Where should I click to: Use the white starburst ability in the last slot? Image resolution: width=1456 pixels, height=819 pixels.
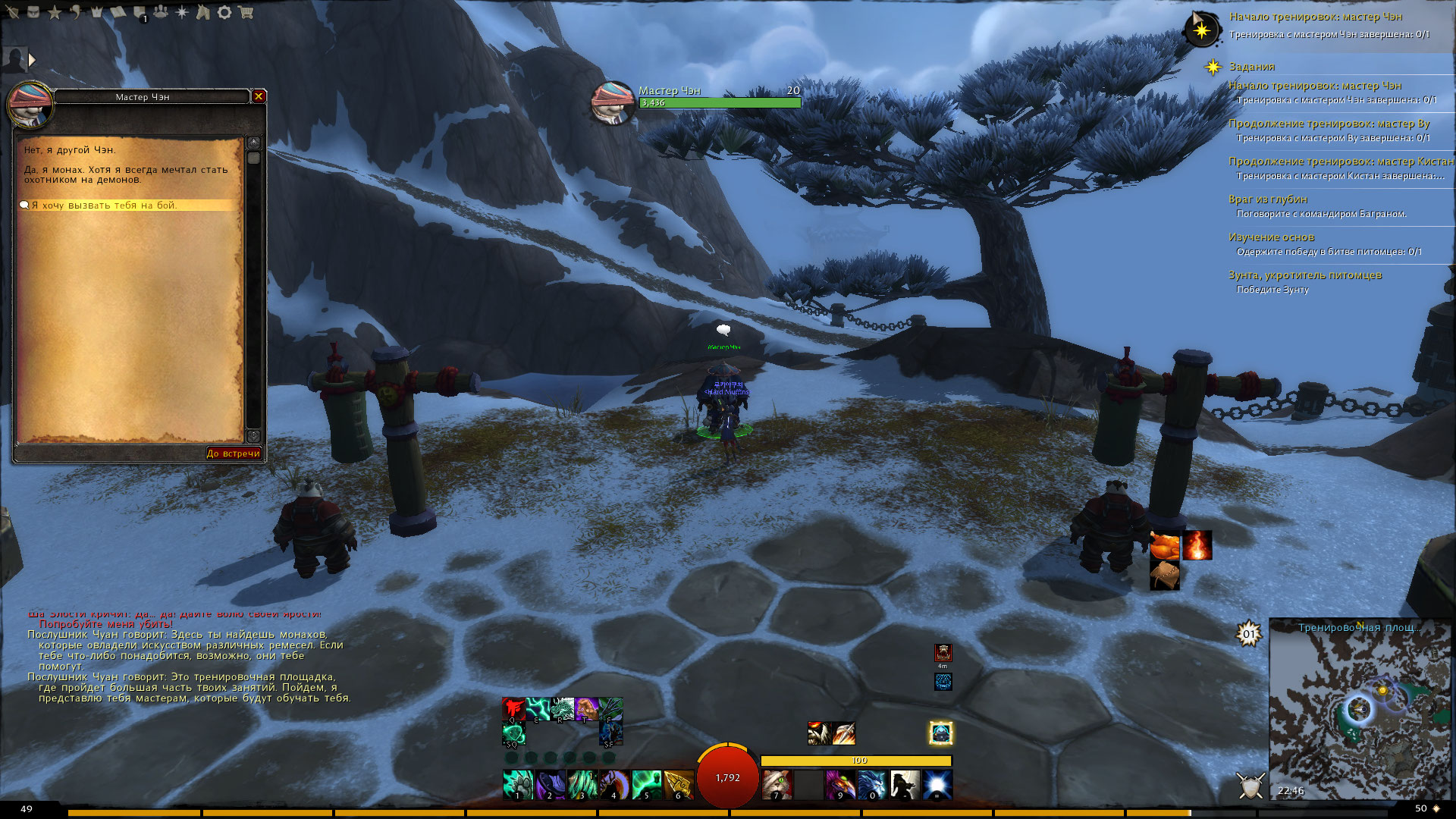pyautogui.click(x=937, y=783)
